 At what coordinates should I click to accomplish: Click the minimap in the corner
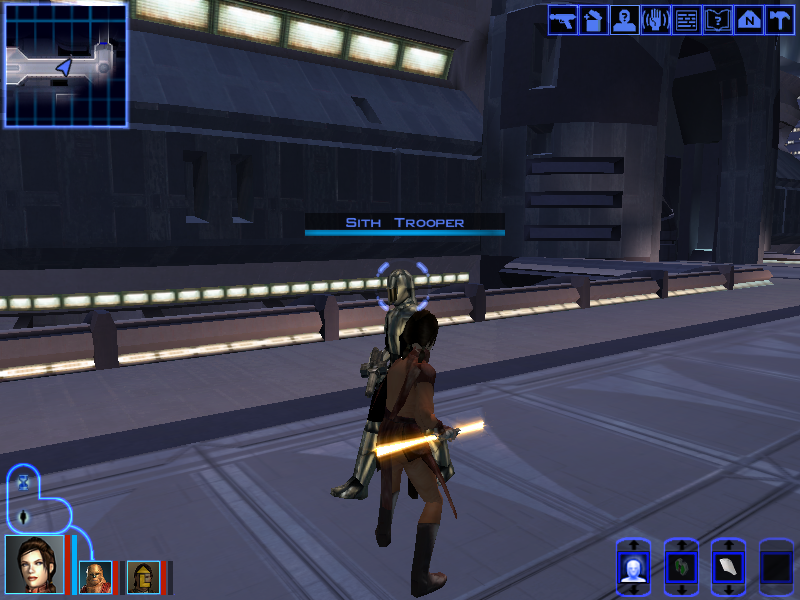[x=66, y=65]
